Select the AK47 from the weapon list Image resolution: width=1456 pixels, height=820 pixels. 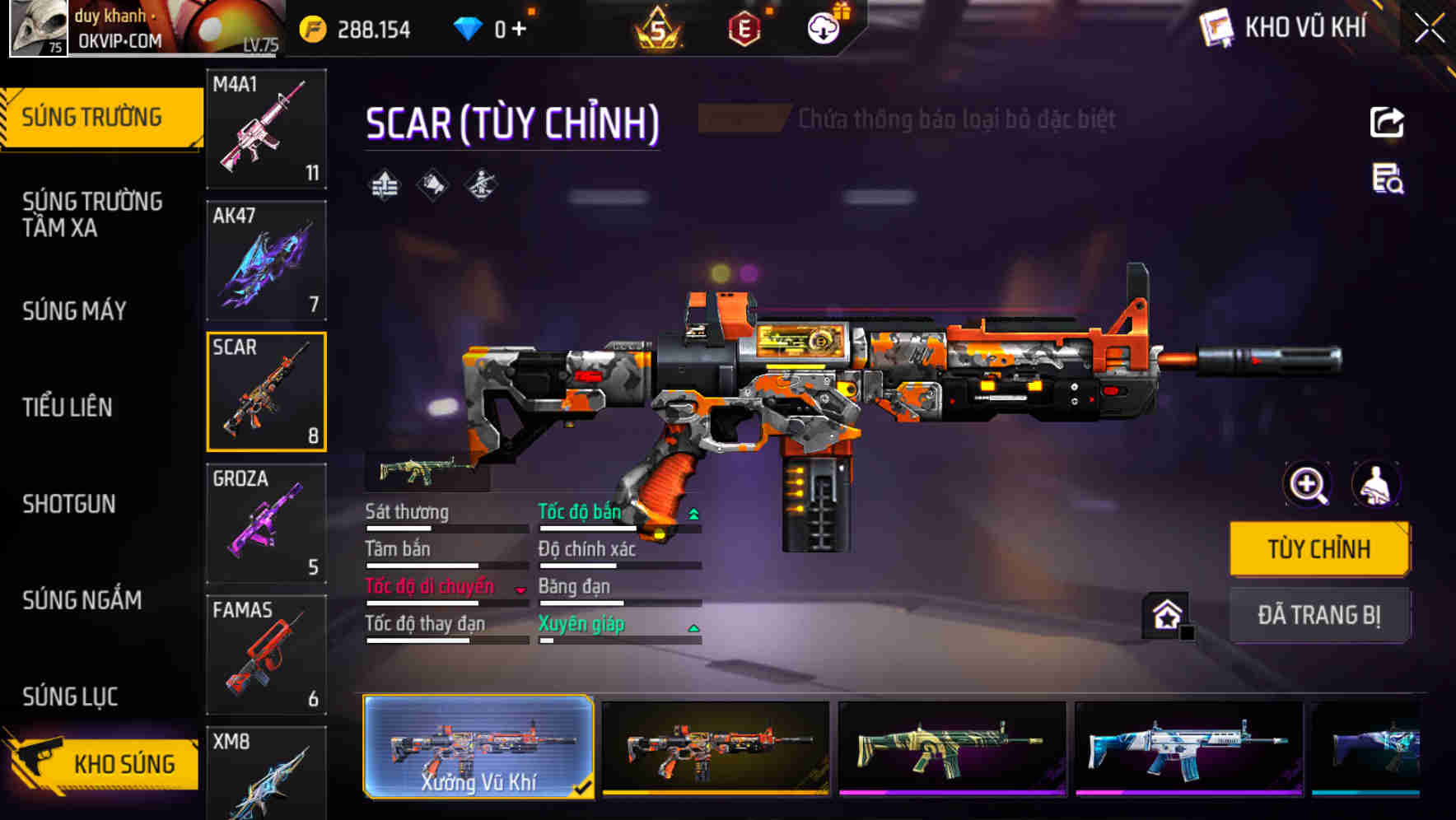pyautogui.click(x=265, y=260)
